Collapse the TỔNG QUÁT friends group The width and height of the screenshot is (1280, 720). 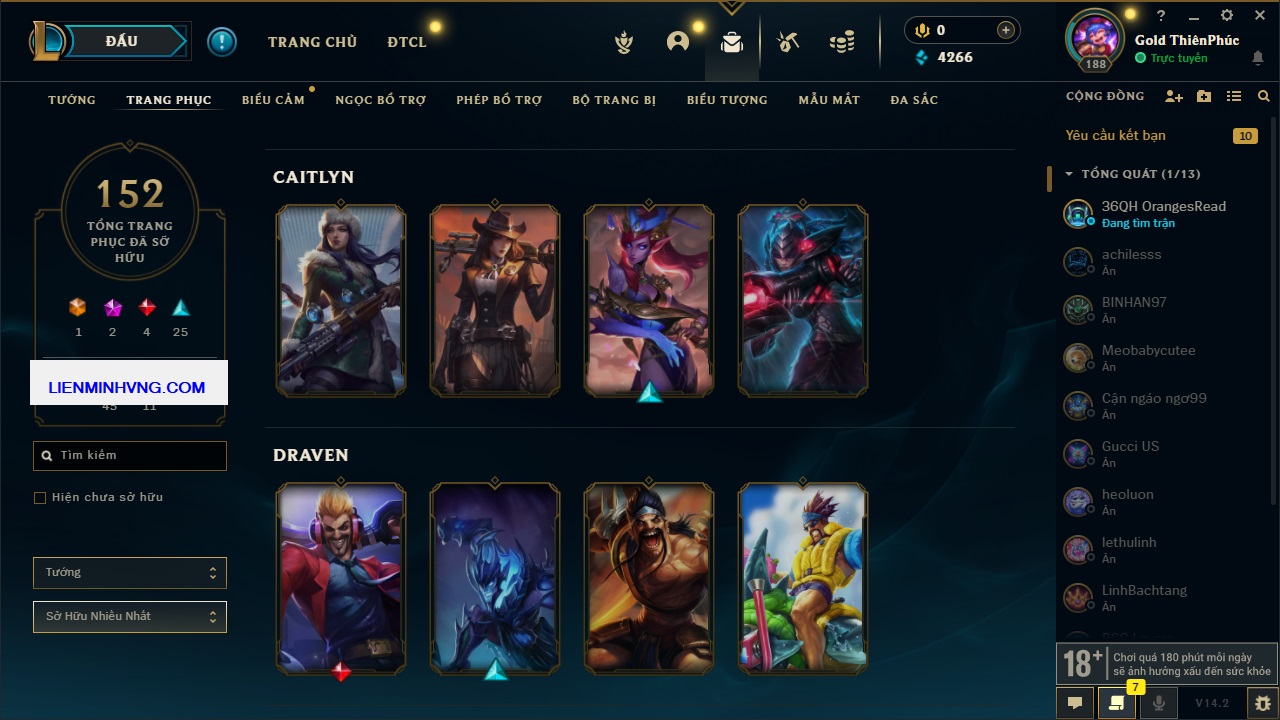pyautogui.click(x=1069, y=174)
